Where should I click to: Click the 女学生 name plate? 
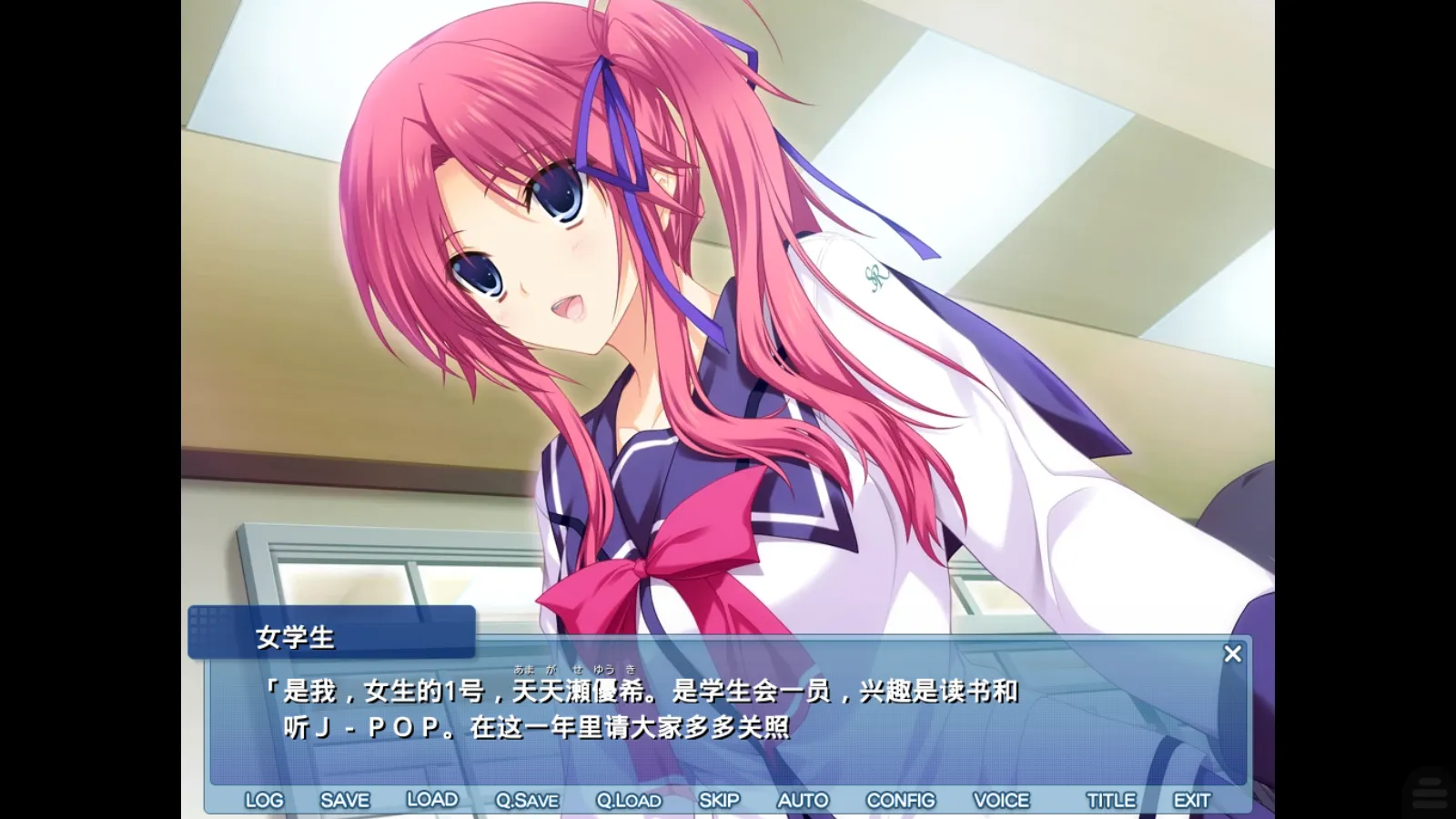pyautogui.click(x=296, y=637)
